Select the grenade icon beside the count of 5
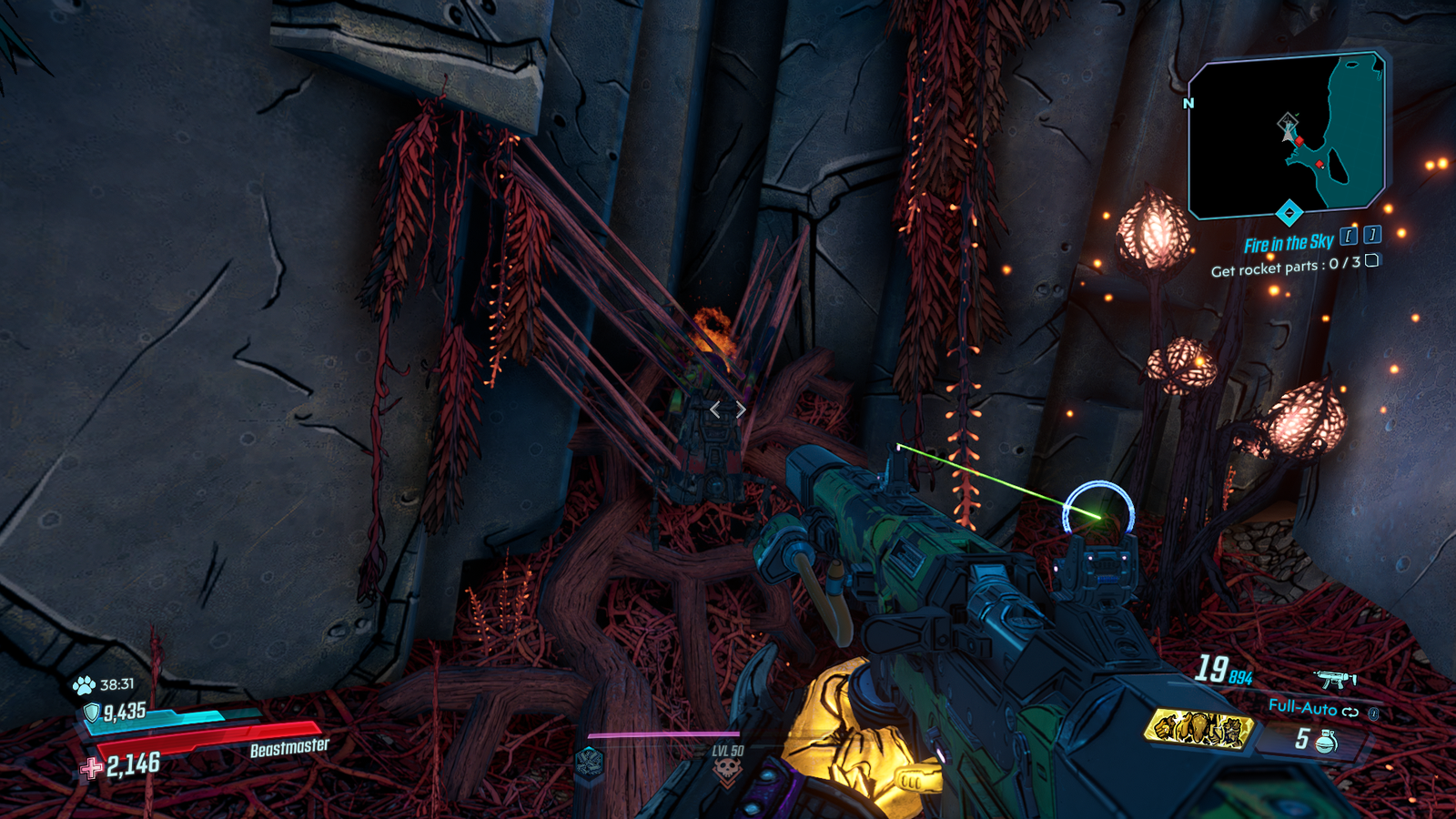The width and height of the screenshot is (1456, 819). [1327, 740]
